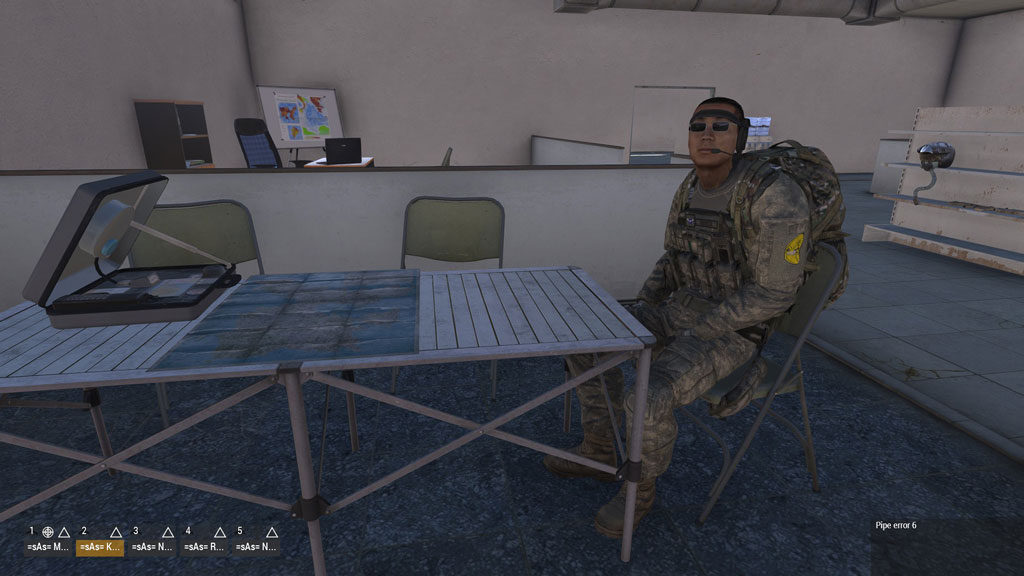
Task: Select squad member 4 named =sAs= R...
Action: click(204, 547)
